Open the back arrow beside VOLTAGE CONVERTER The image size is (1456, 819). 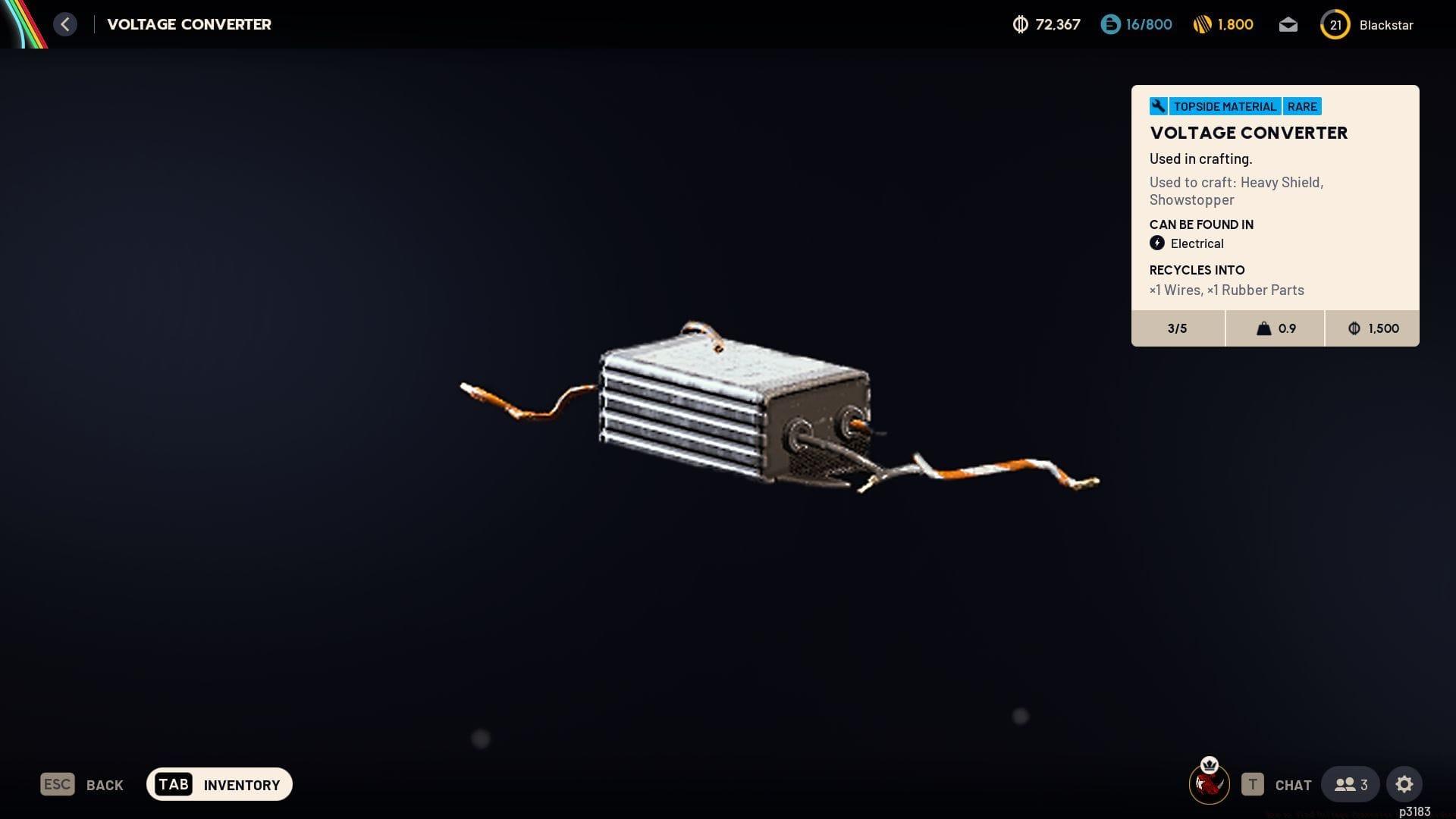coord(66,24)
